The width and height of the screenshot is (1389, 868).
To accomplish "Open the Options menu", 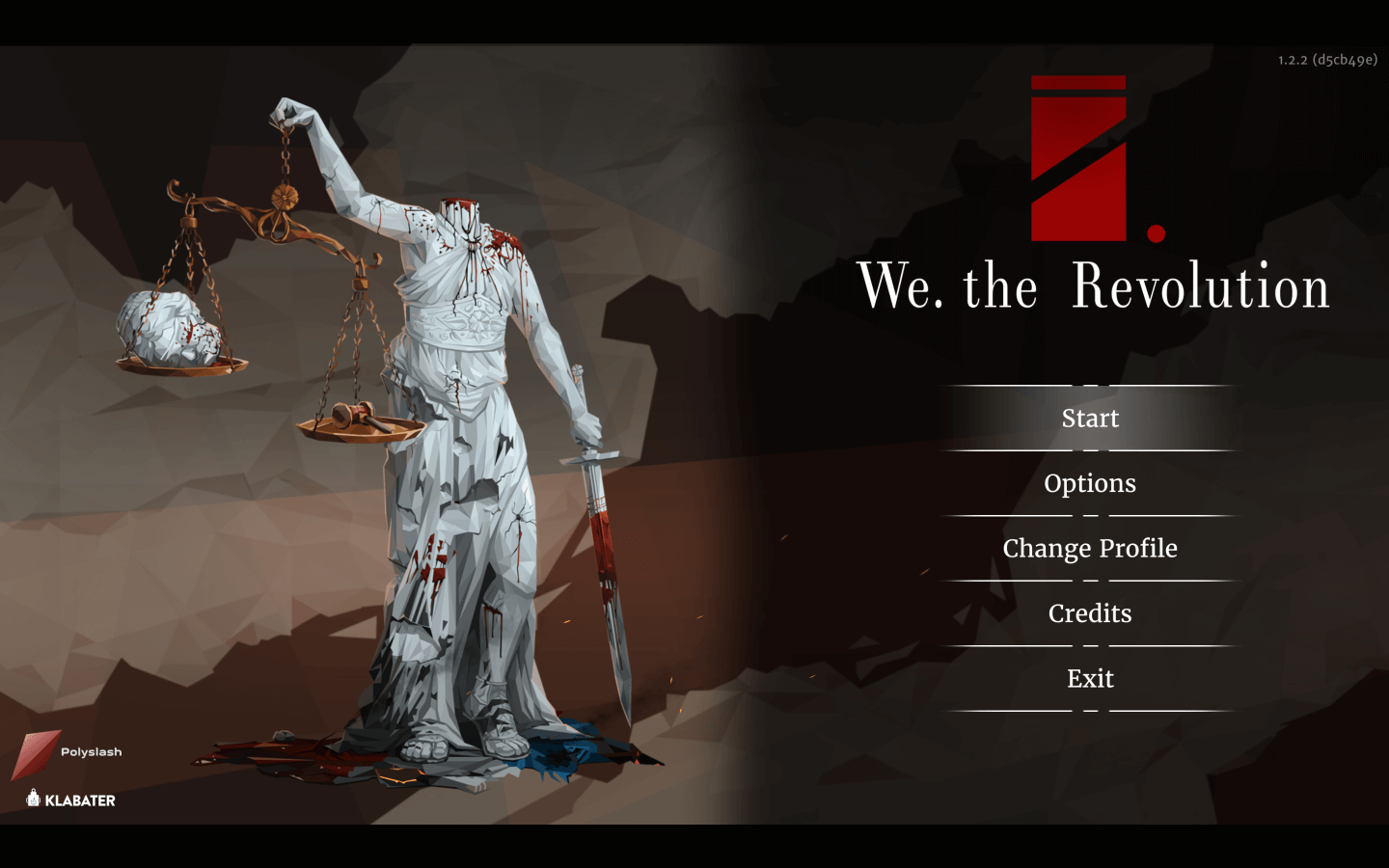I will coord(1090,483).
